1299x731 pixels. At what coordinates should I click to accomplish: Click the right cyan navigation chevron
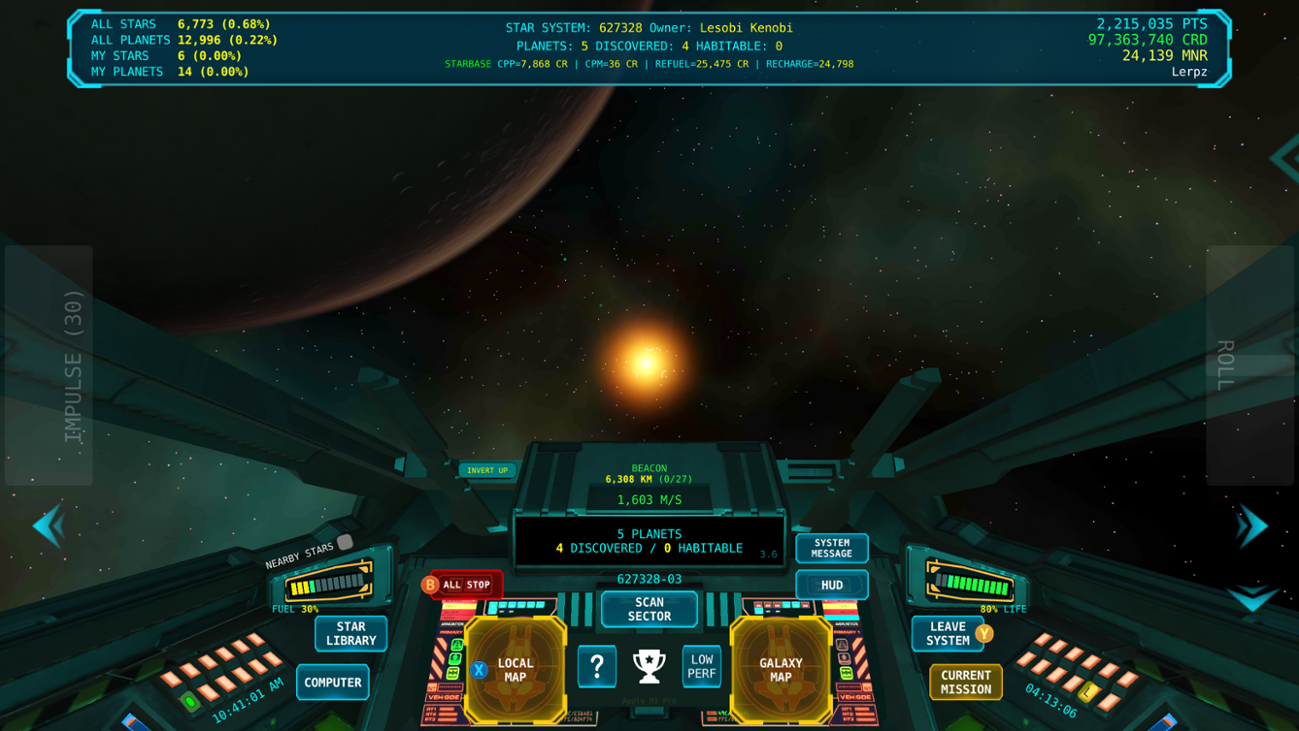pos(1252,527)
